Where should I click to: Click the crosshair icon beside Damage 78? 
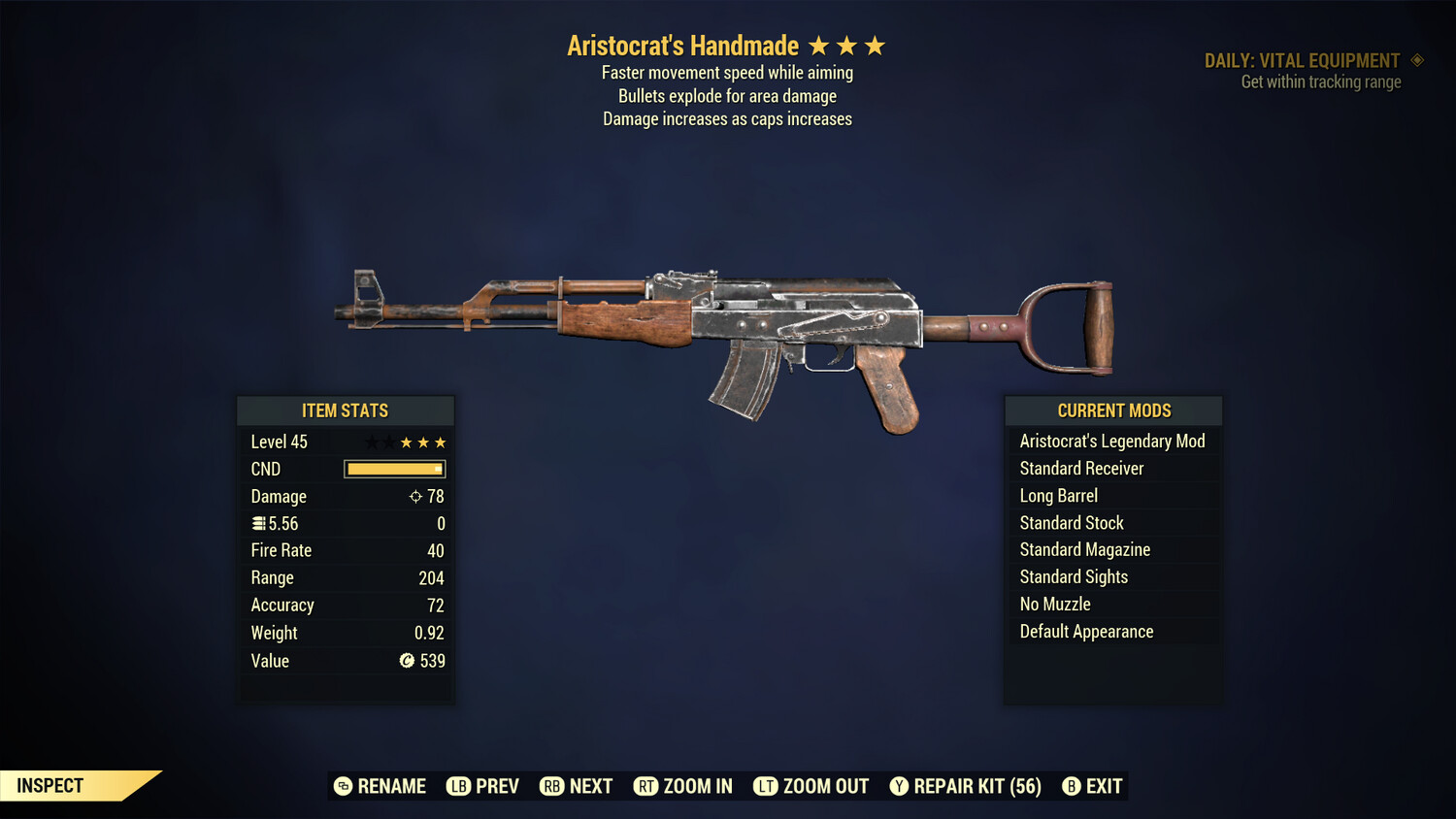pos(414,496)
